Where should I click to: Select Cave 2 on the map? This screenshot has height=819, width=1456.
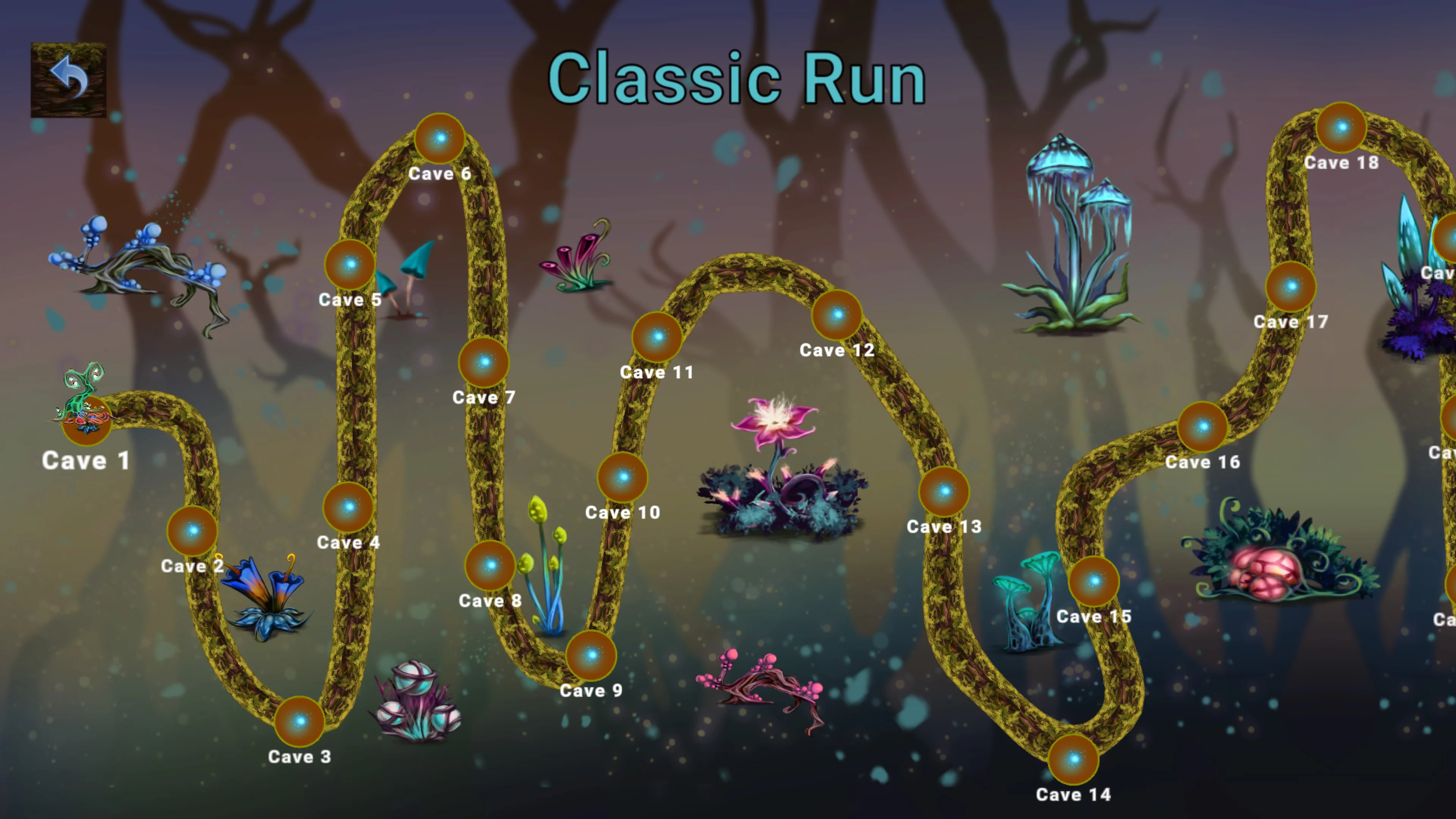pos(192,531)
